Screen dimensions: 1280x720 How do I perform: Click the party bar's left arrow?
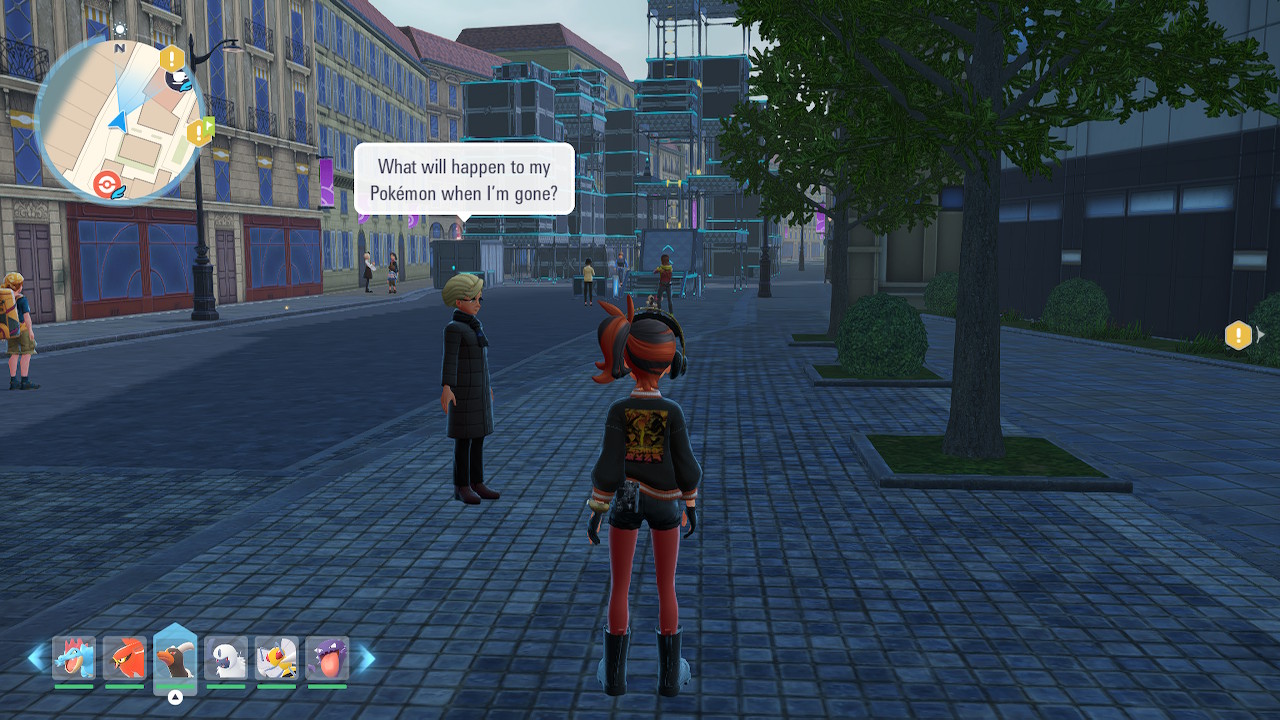36,658
